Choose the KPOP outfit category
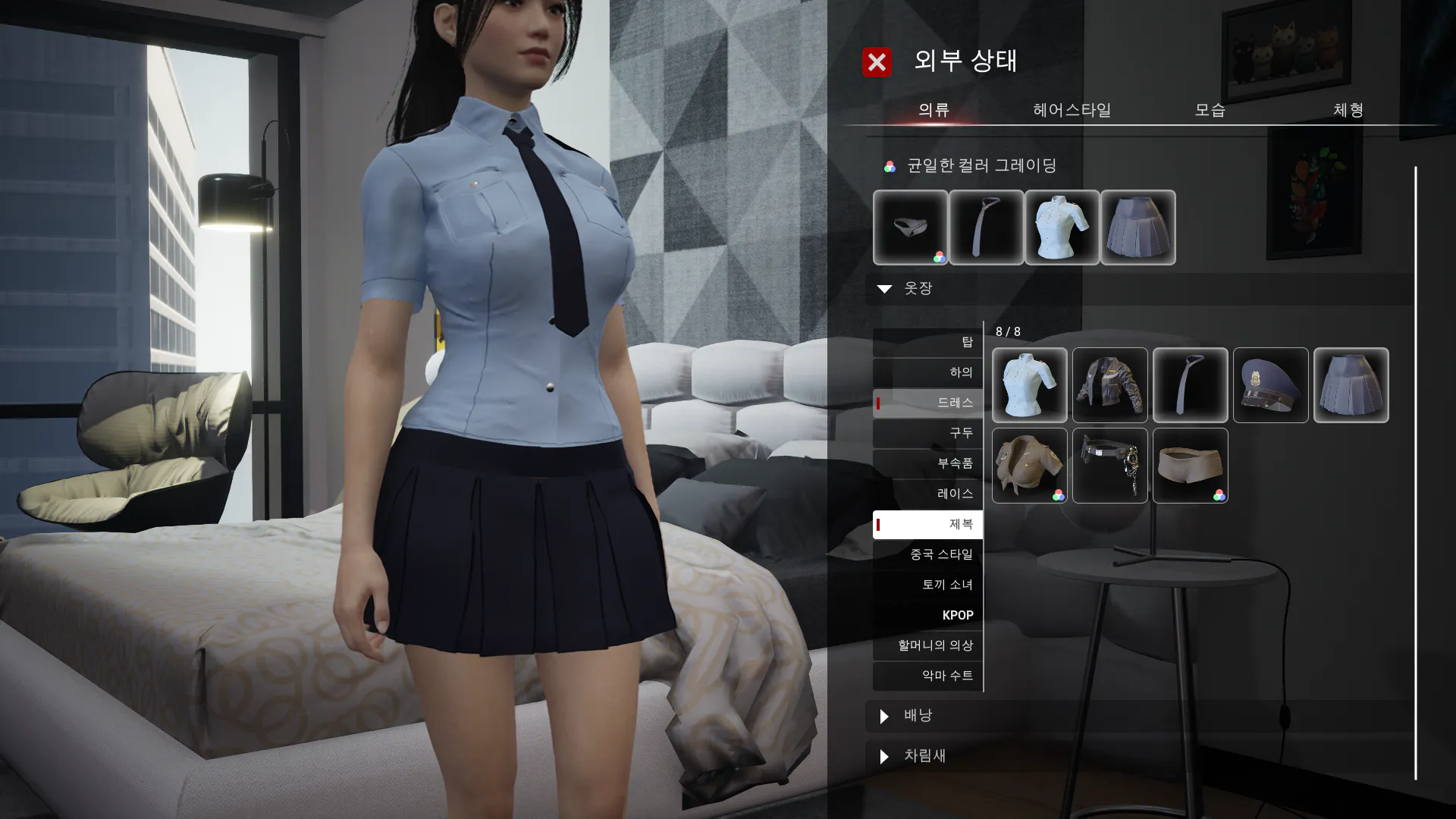The width and height of the screenshot is (1456, 819). pos(928,615)
